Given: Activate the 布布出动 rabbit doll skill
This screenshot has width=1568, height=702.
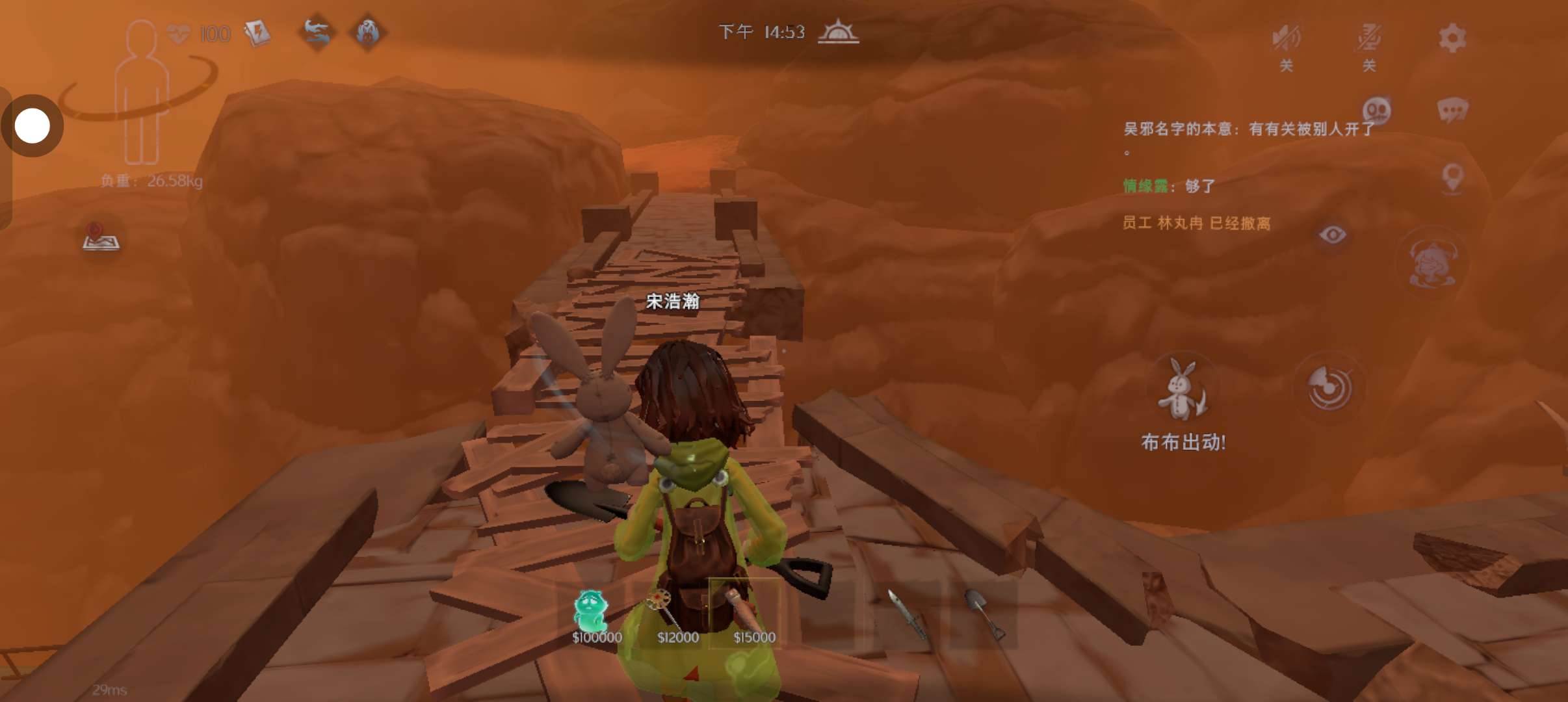Looking at the screenshot, I should click(1182, 390).
